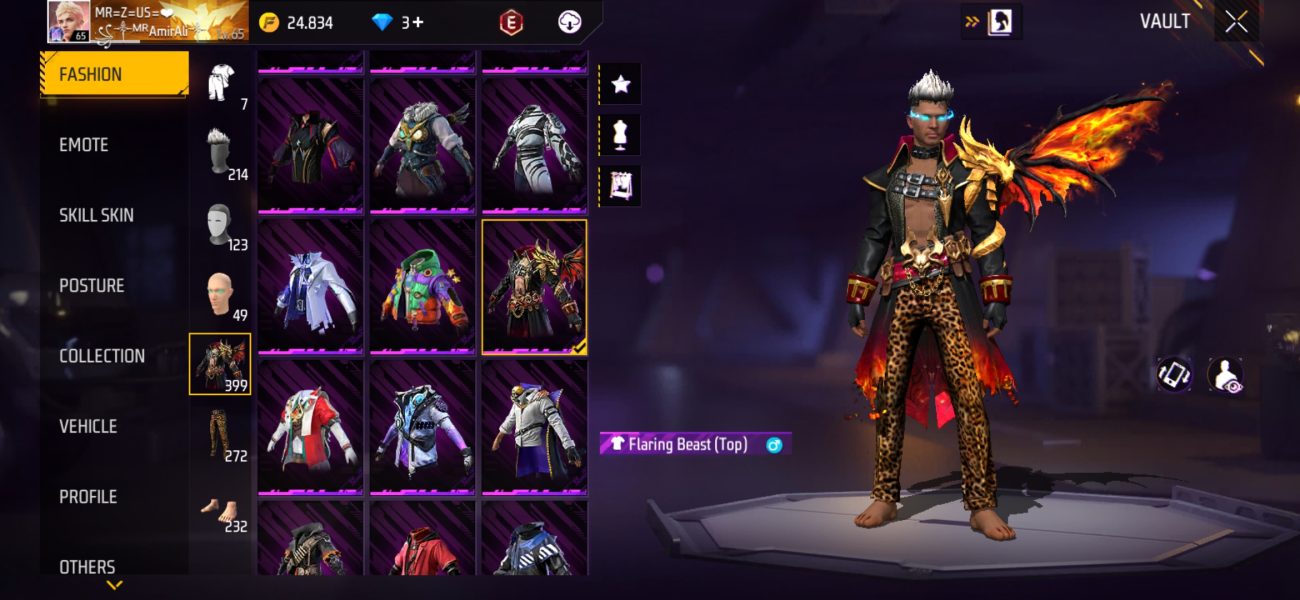
Task: Go to the Collection category
Action: 102,356
